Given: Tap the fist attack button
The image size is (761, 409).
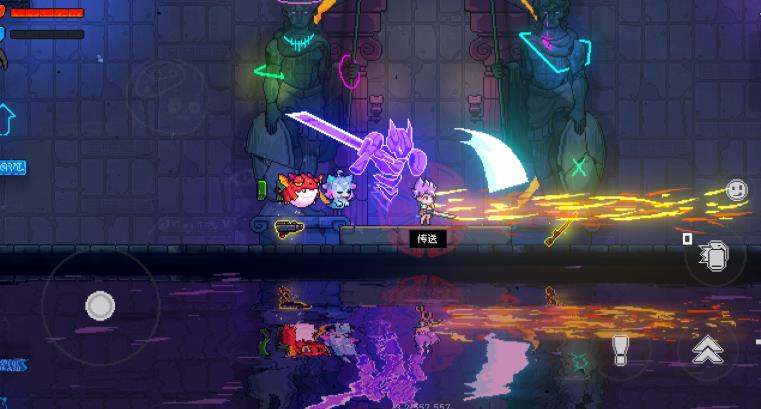Looking at the screenshot, I should 714,259.
